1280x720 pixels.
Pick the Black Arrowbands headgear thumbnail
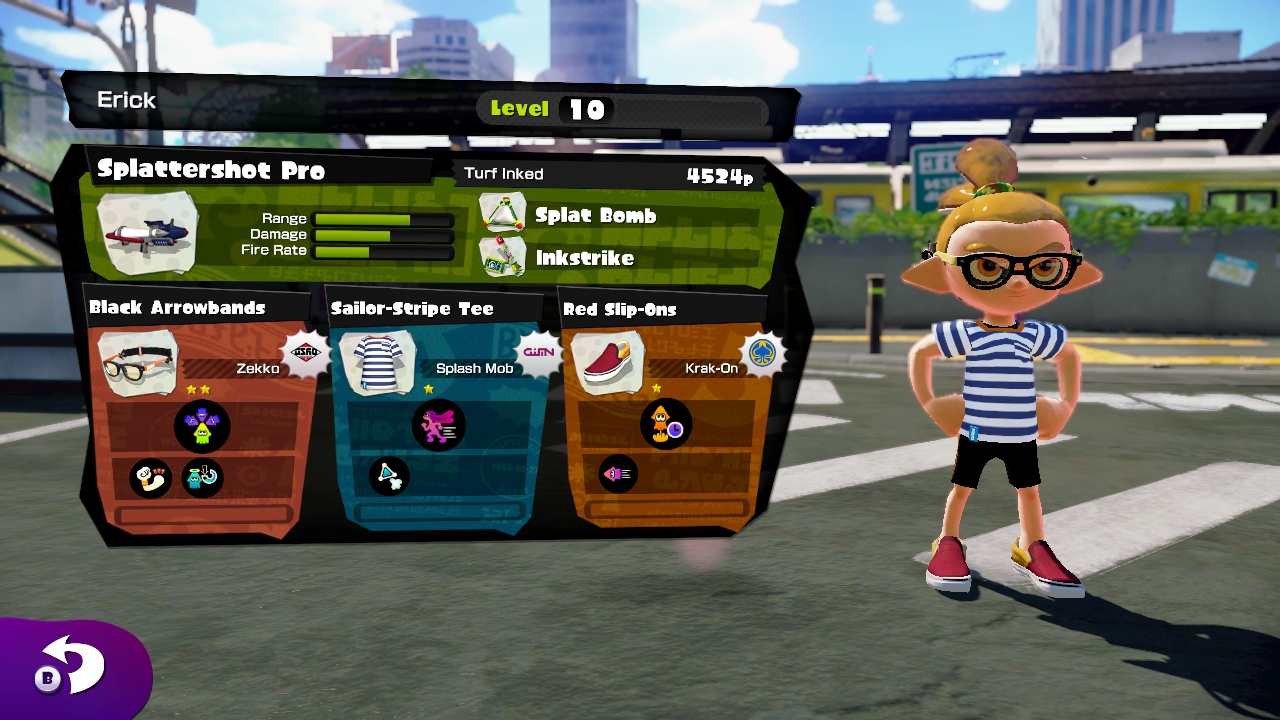click(140, 363)
